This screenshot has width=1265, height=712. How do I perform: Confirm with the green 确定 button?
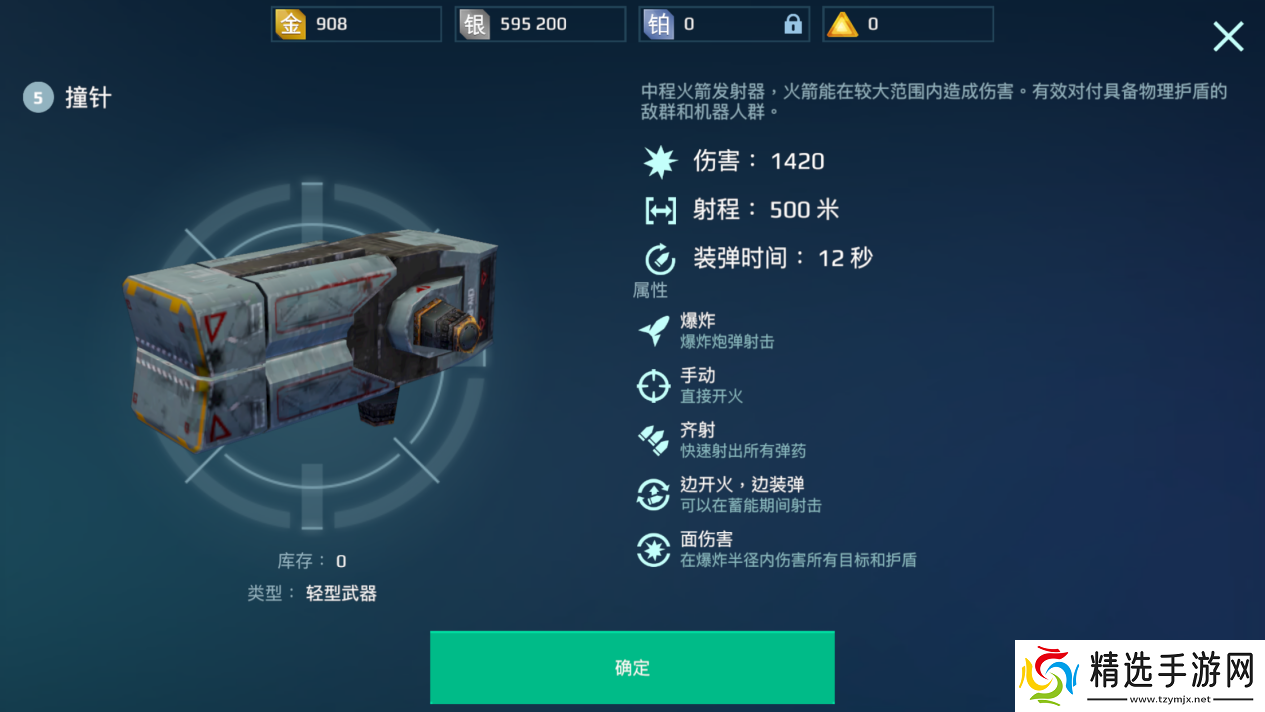632,667
